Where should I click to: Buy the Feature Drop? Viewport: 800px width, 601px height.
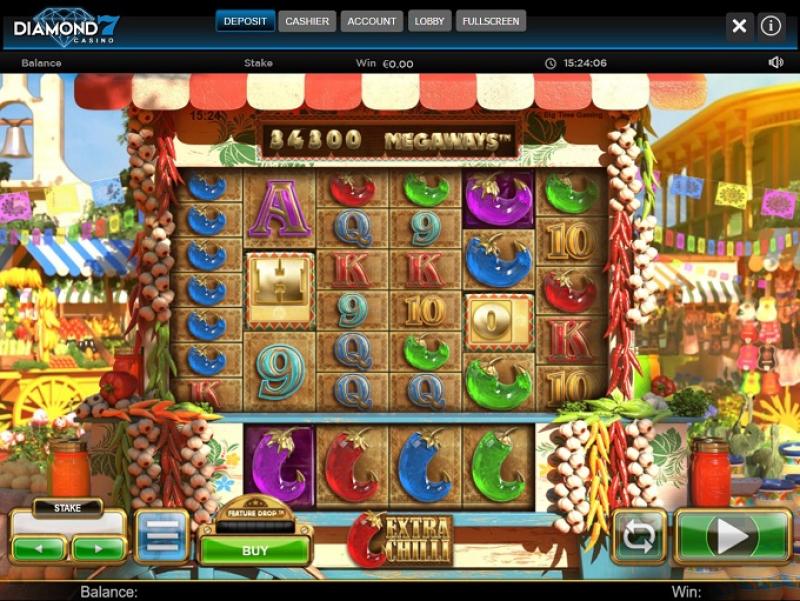[x=255, y=550]
